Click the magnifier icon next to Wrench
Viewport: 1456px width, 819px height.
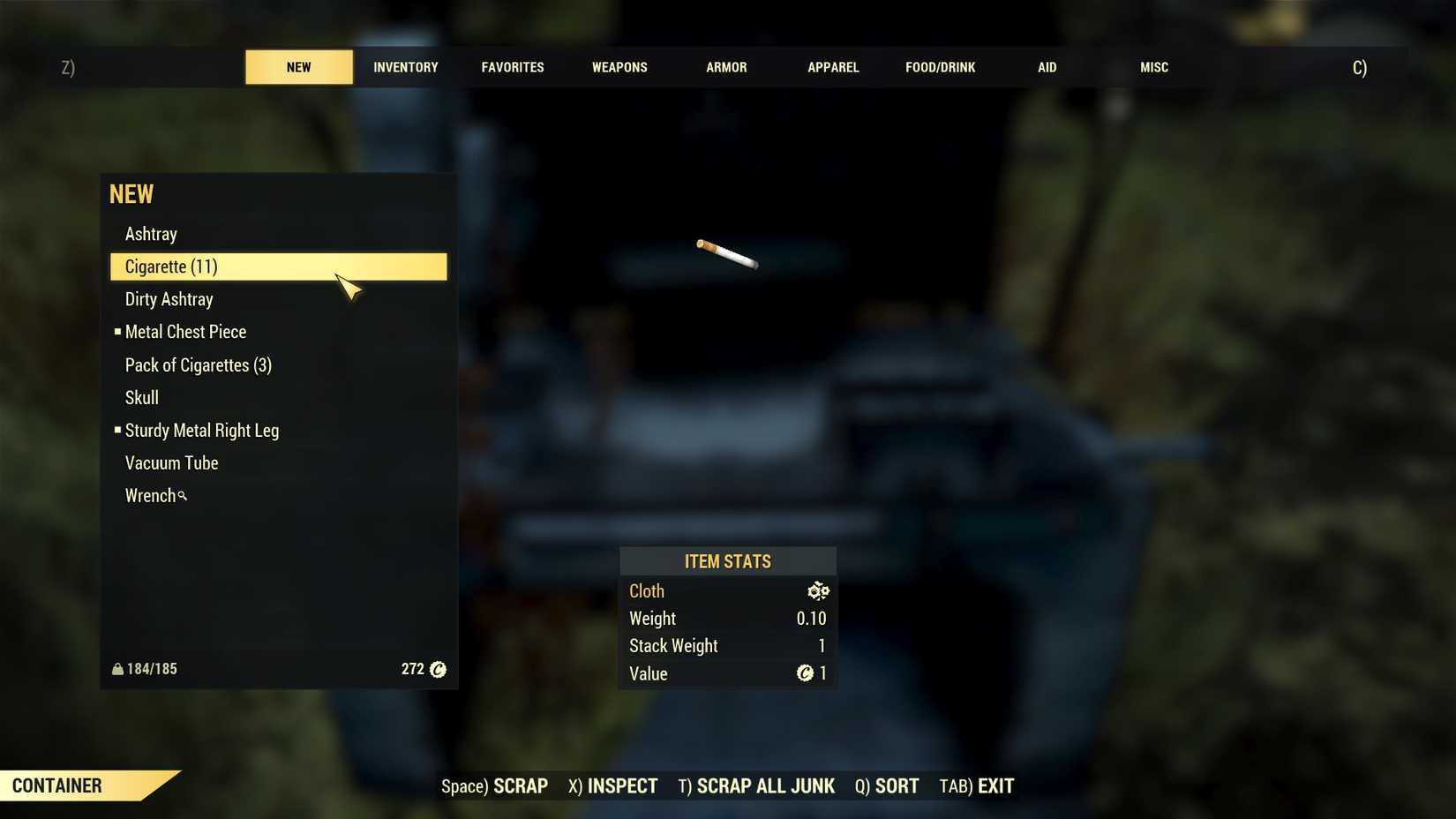183,496
